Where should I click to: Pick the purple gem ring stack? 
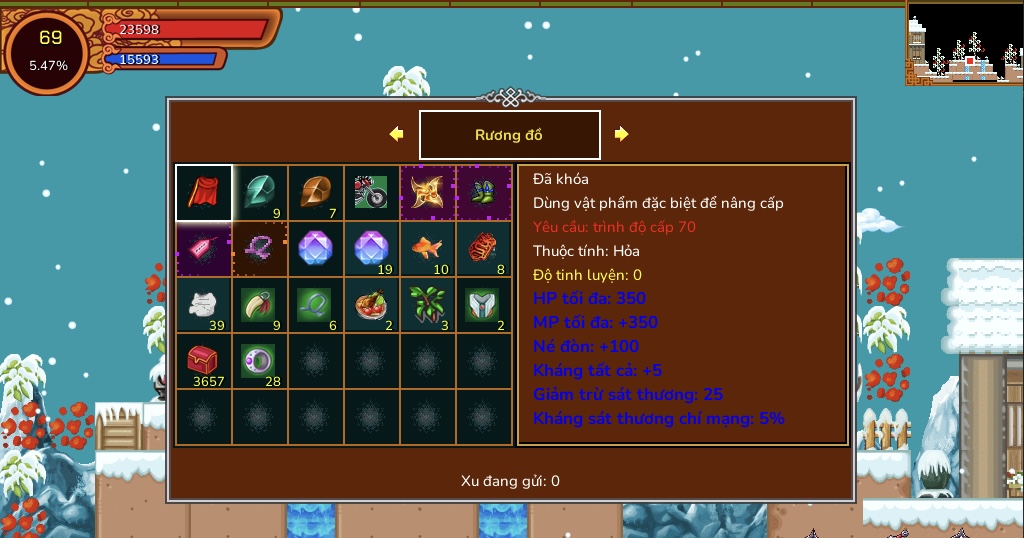tap(260, 360)
